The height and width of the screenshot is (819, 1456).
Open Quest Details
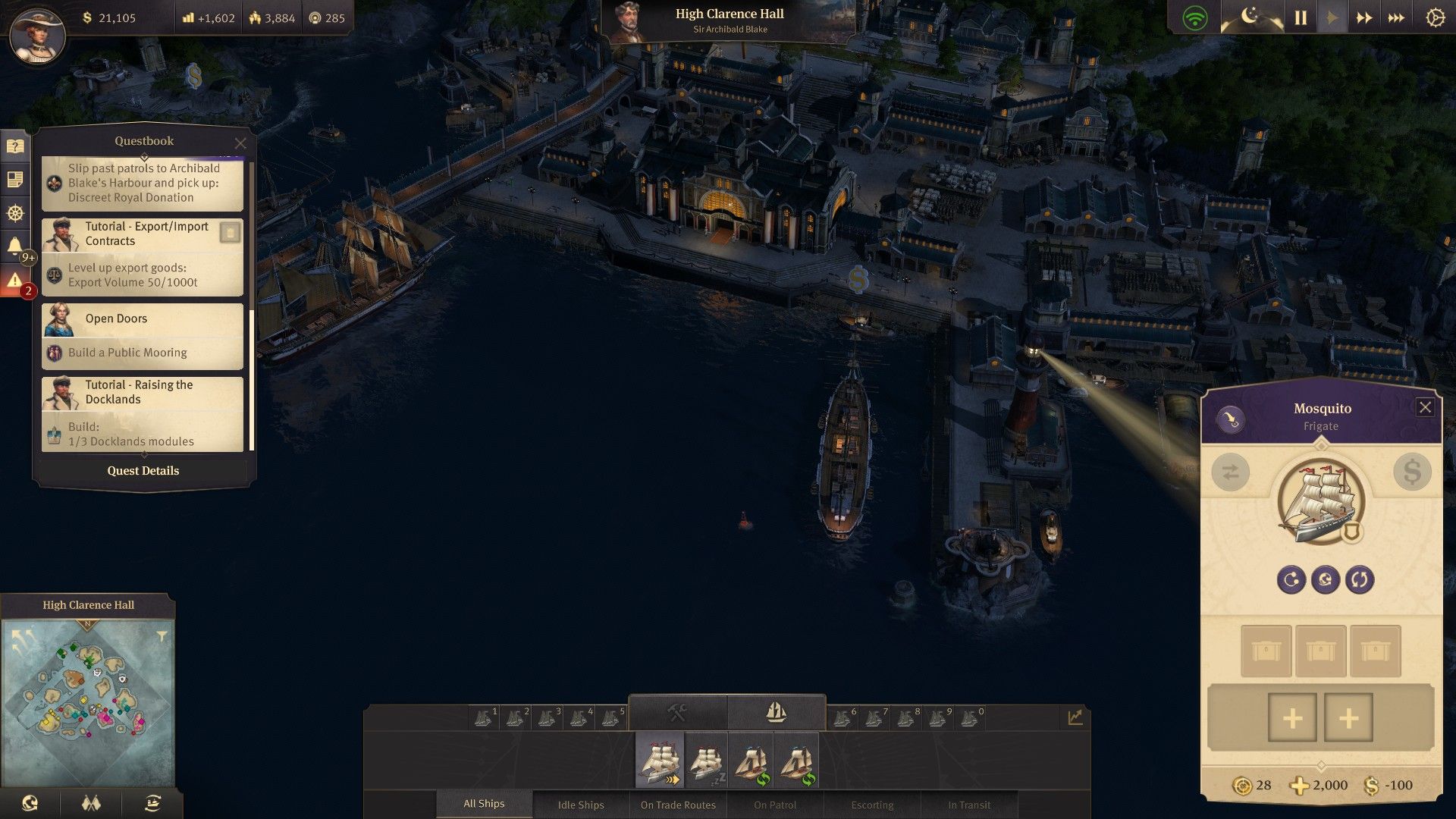tap(143, 471)
